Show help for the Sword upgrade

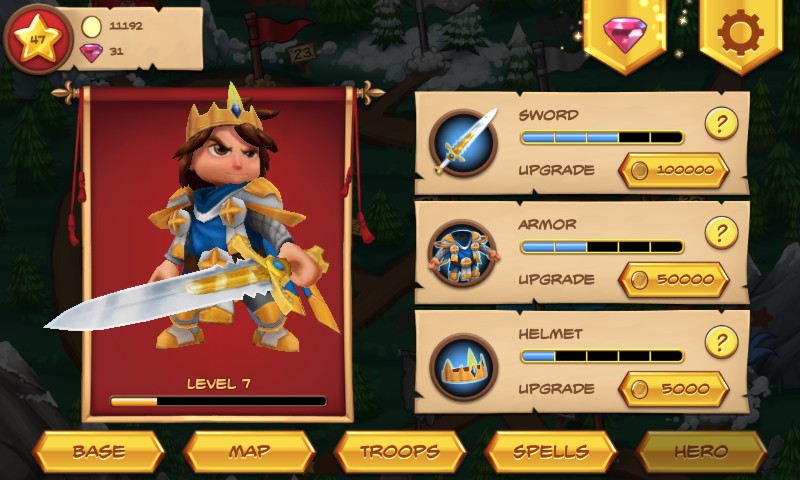721,123
